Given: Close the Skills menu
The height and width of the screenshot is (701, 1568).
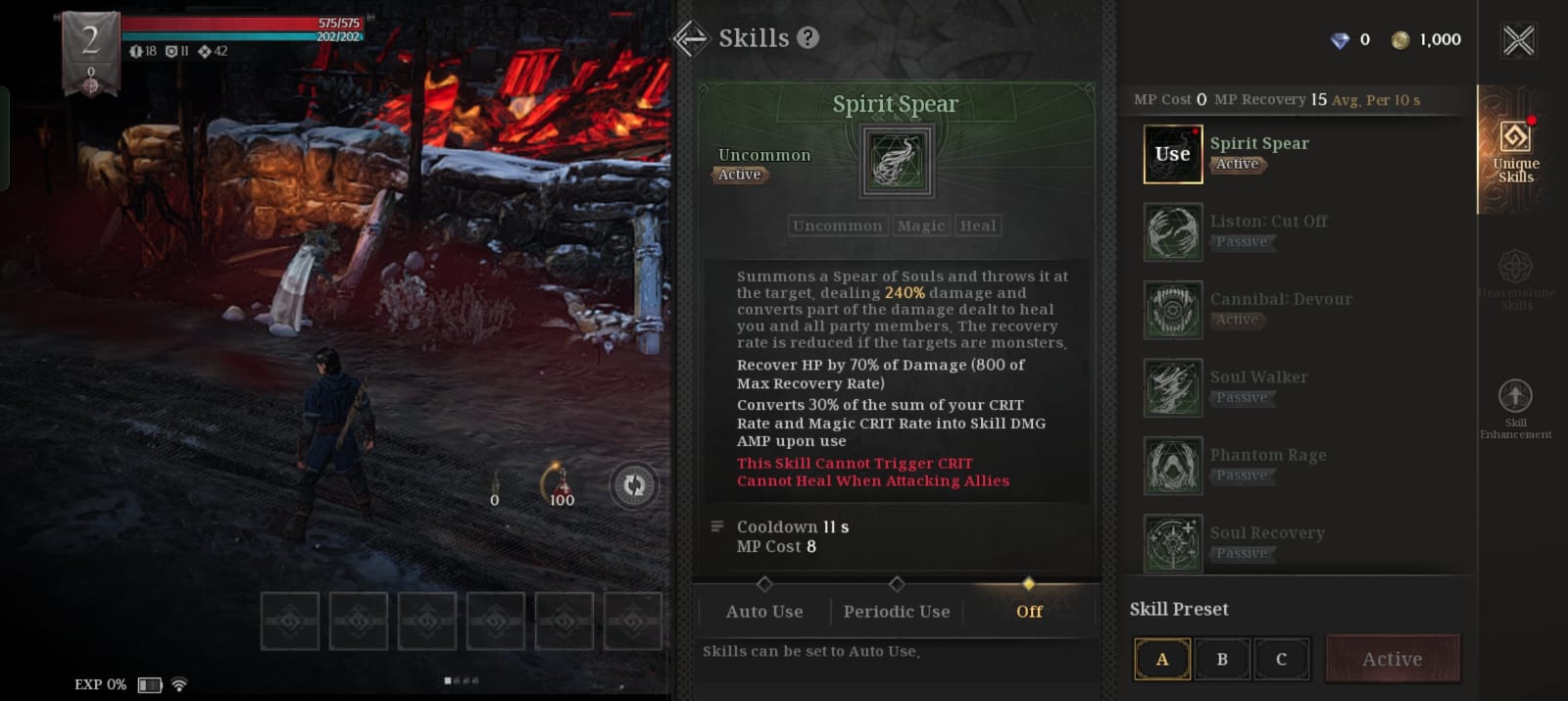Looking at the screenshot, I should tap(1518, 40).
